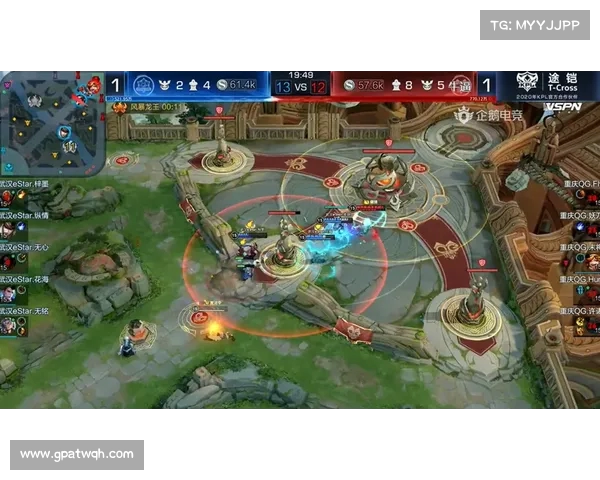Click the blue team logo in scoreboard
The image size is (600, 480).
click(x=144, y=85)
